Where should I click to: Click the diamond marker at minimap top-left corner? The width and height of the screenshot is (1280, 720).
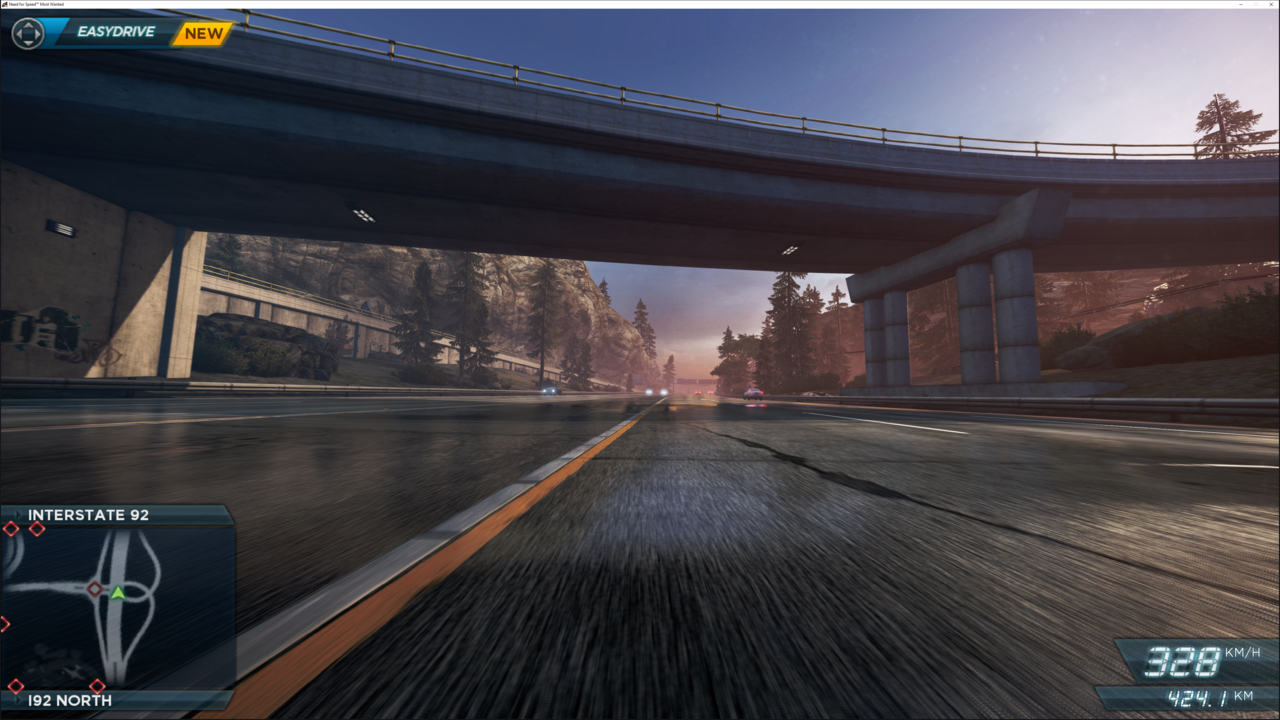pyautogui.click(x=11, y=530)
